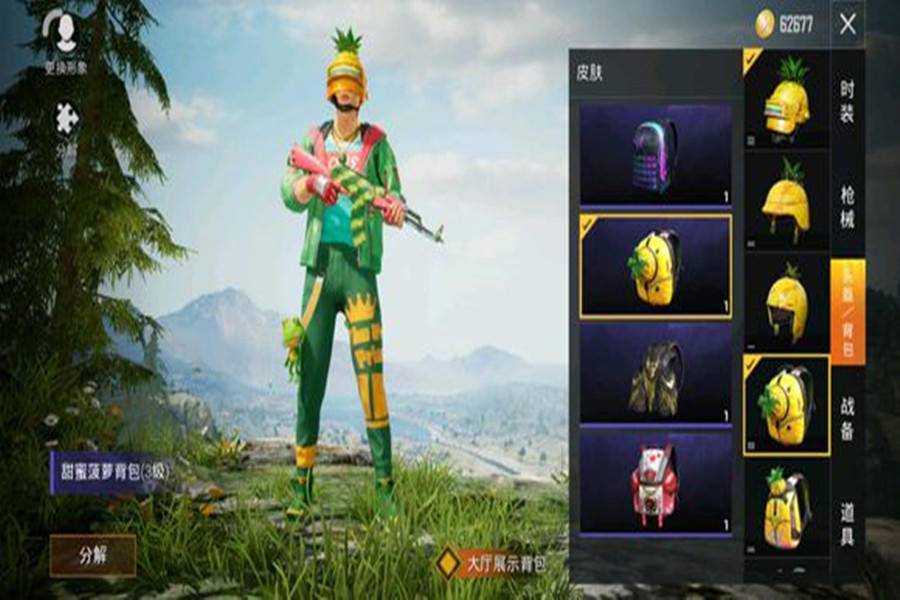The height and width of the screenshot is (600, 900).
Task: Open the 枪械 firearms tab
Action: (x=847, y=207)
